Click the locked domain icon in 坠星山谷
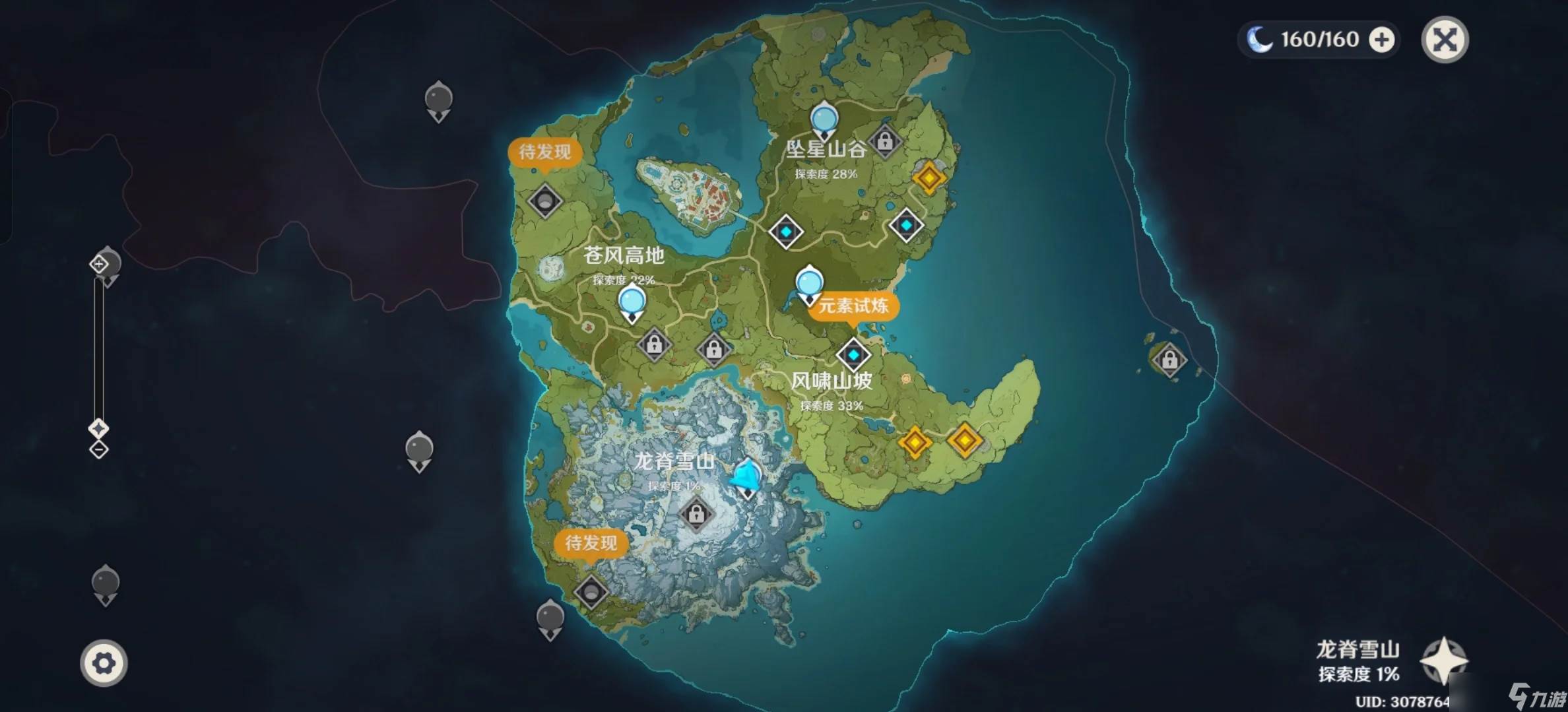 tap(886, 141)
